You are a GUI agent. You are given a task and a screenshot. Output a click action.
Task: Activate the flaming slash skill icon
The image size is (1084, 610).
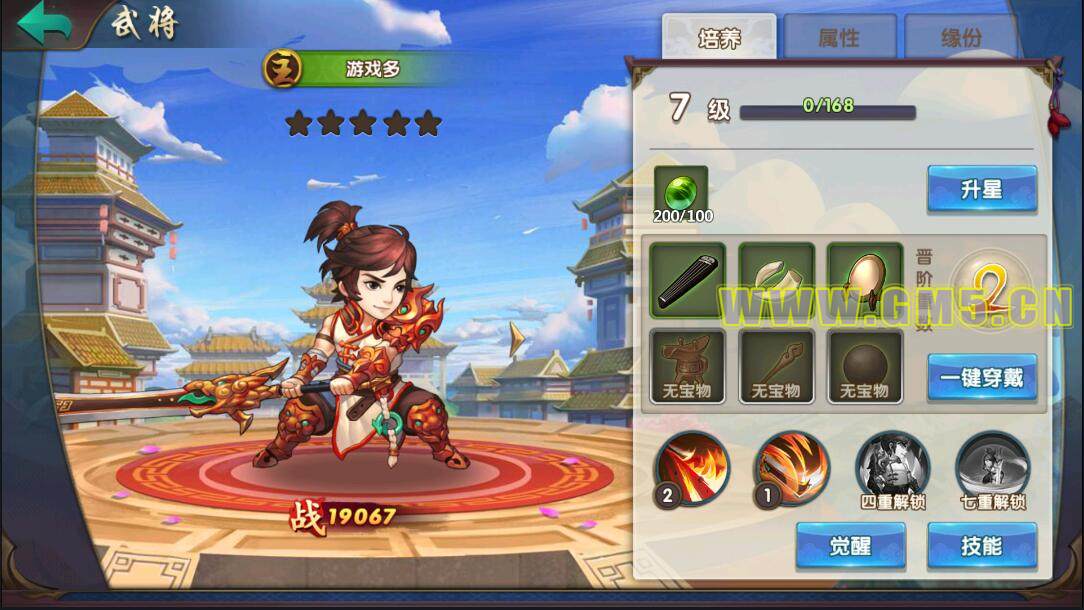coord(692,467)
